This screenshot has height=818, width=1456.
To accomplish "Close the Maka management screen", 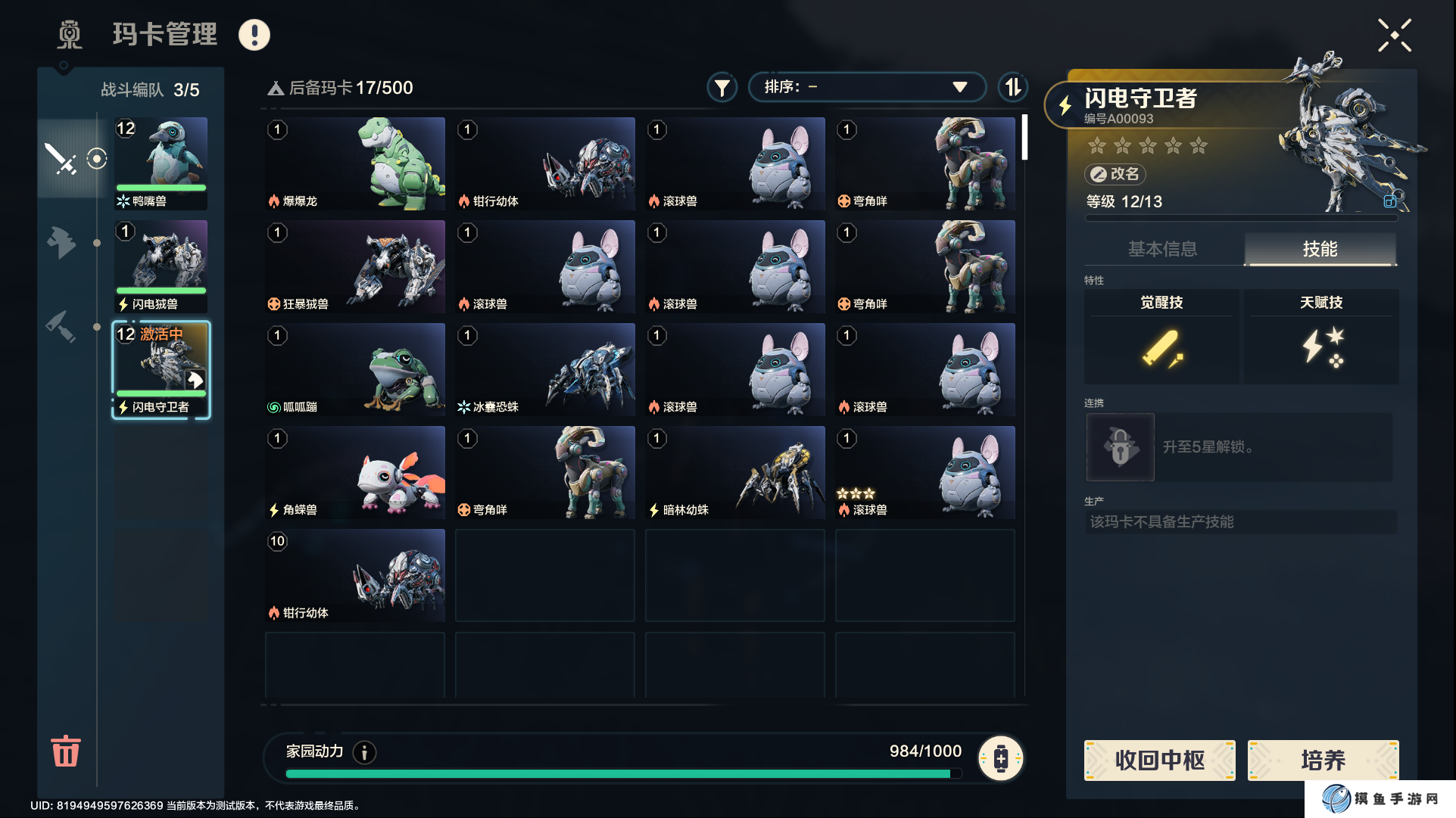I will (1394, 36).
